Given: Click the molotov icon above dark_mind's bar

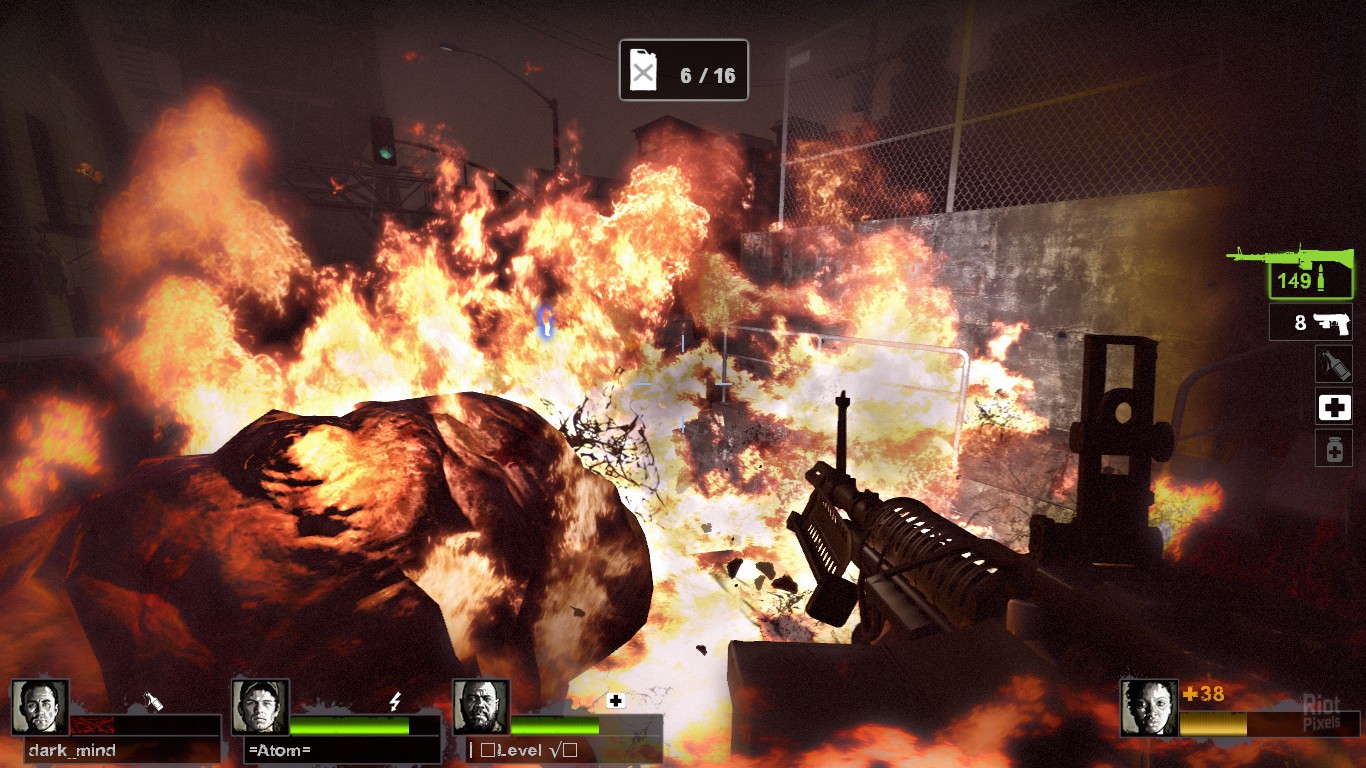Looking at the screenshot, I should click(x=155, y=702).
